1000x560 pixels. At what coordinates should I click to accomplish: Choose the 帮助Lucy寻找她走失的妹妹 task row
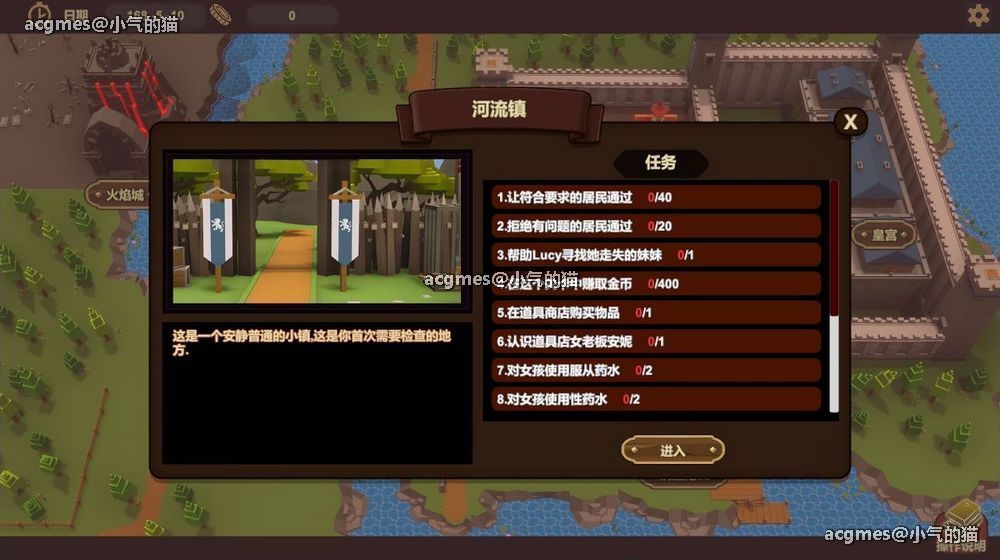655,255
